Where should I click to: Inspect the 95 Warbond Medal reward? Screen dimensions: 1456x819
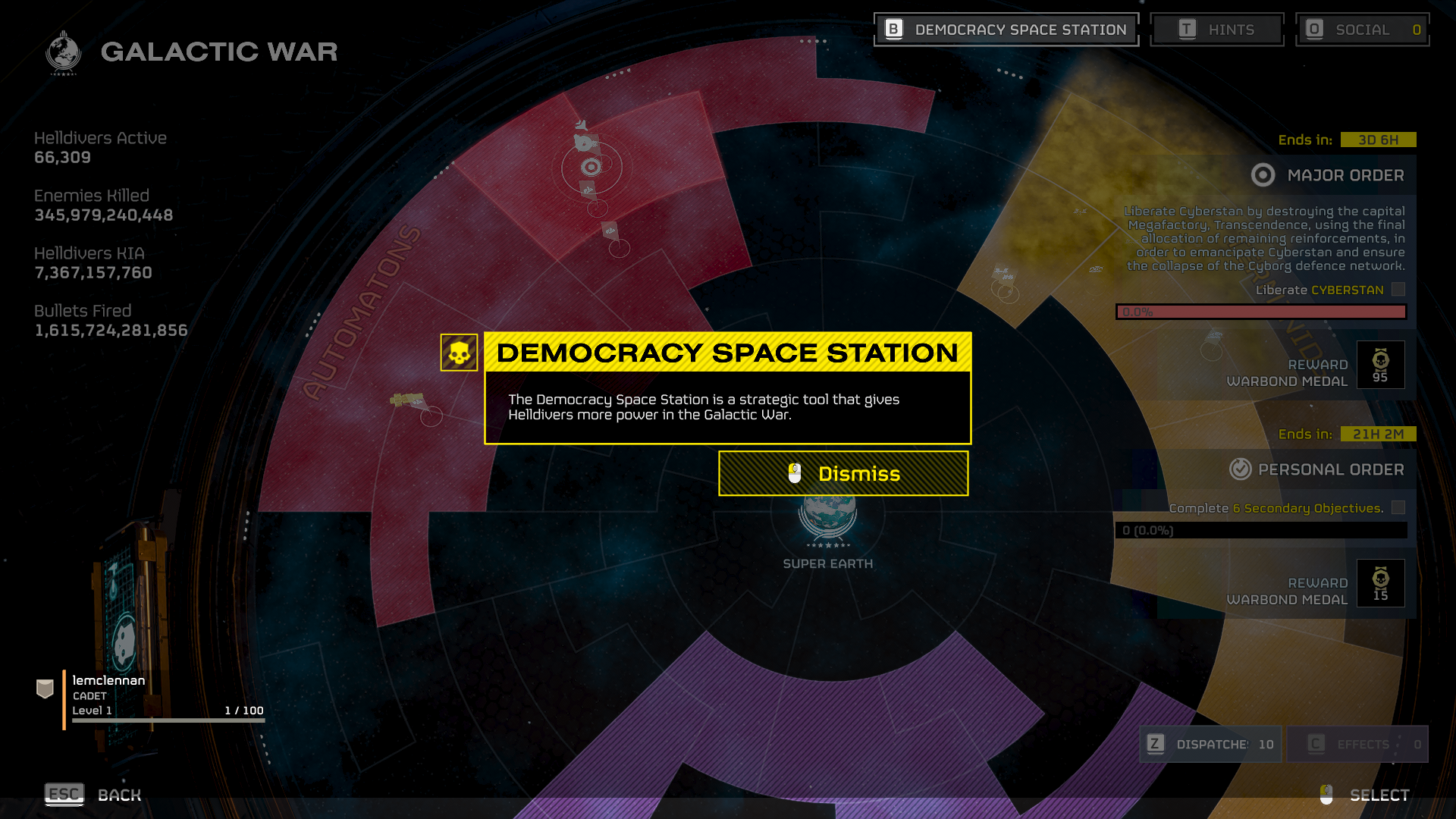pos(1380,365)
